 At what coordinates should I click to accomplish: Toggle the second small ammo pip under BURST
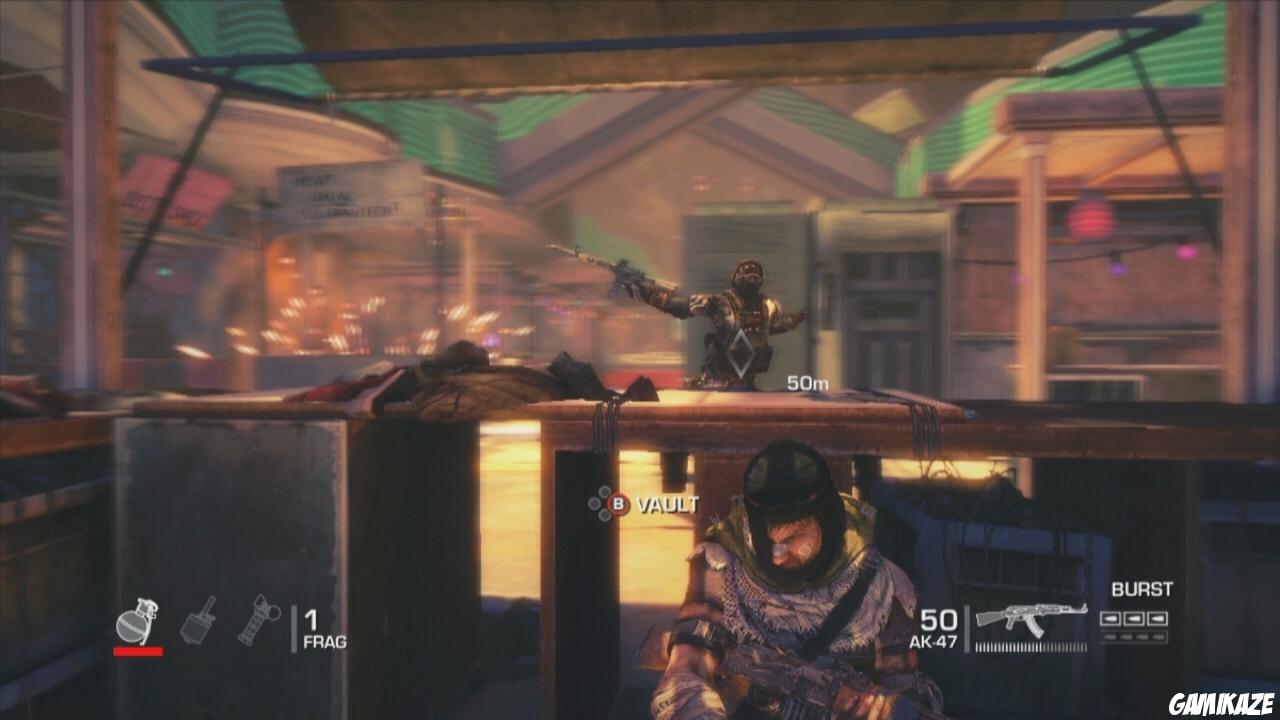(1126, 635)
